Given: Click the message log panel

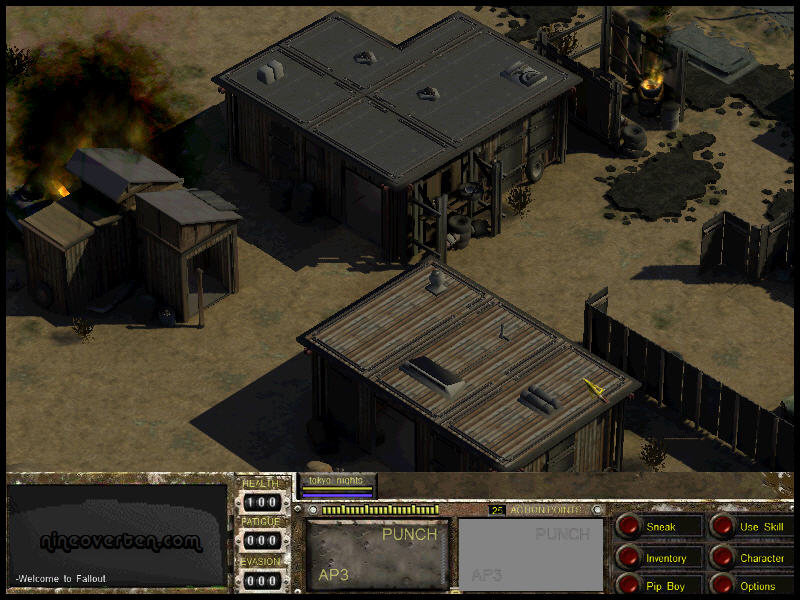Looking at the screenshot, I should point(117,535).
